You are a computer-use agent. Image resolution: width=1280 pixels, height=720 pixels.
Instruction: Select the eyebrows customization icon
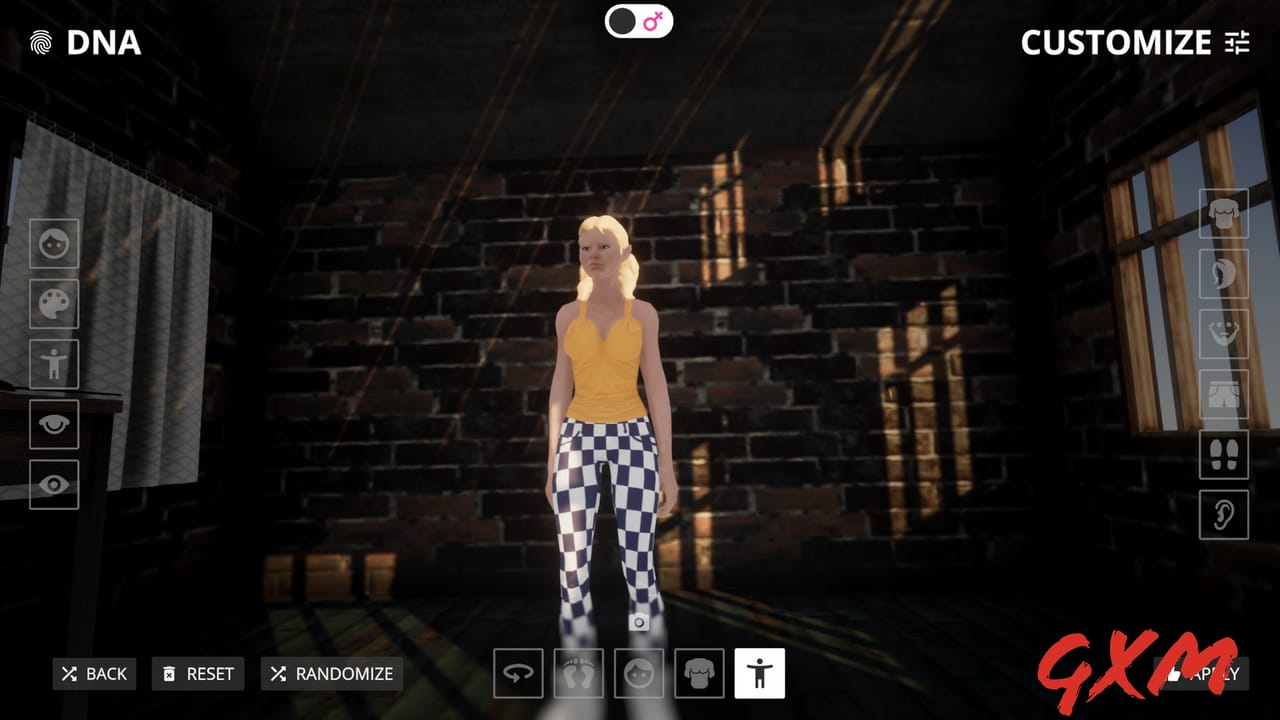(x=54, y=425)
